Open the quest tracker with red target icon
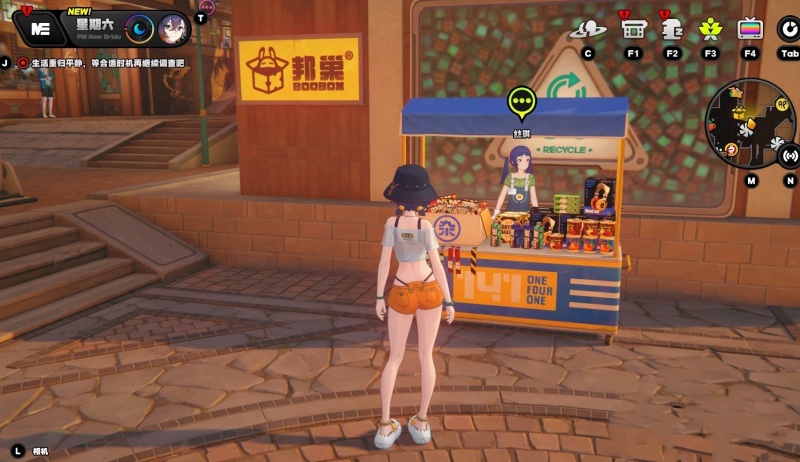This screenshot has height=462, width=800. click(x=23, y=62)
